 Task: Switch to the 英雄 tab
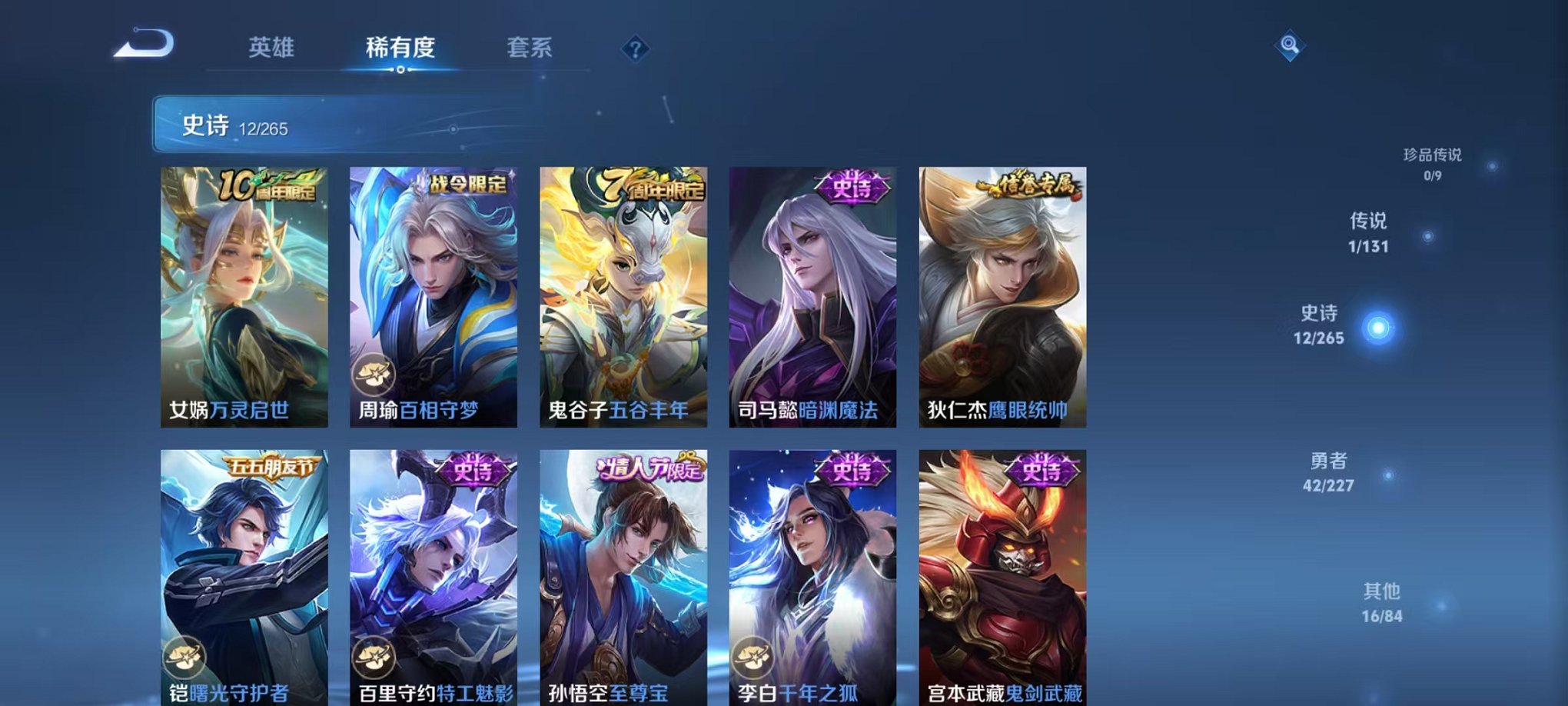tap(273, 48)
